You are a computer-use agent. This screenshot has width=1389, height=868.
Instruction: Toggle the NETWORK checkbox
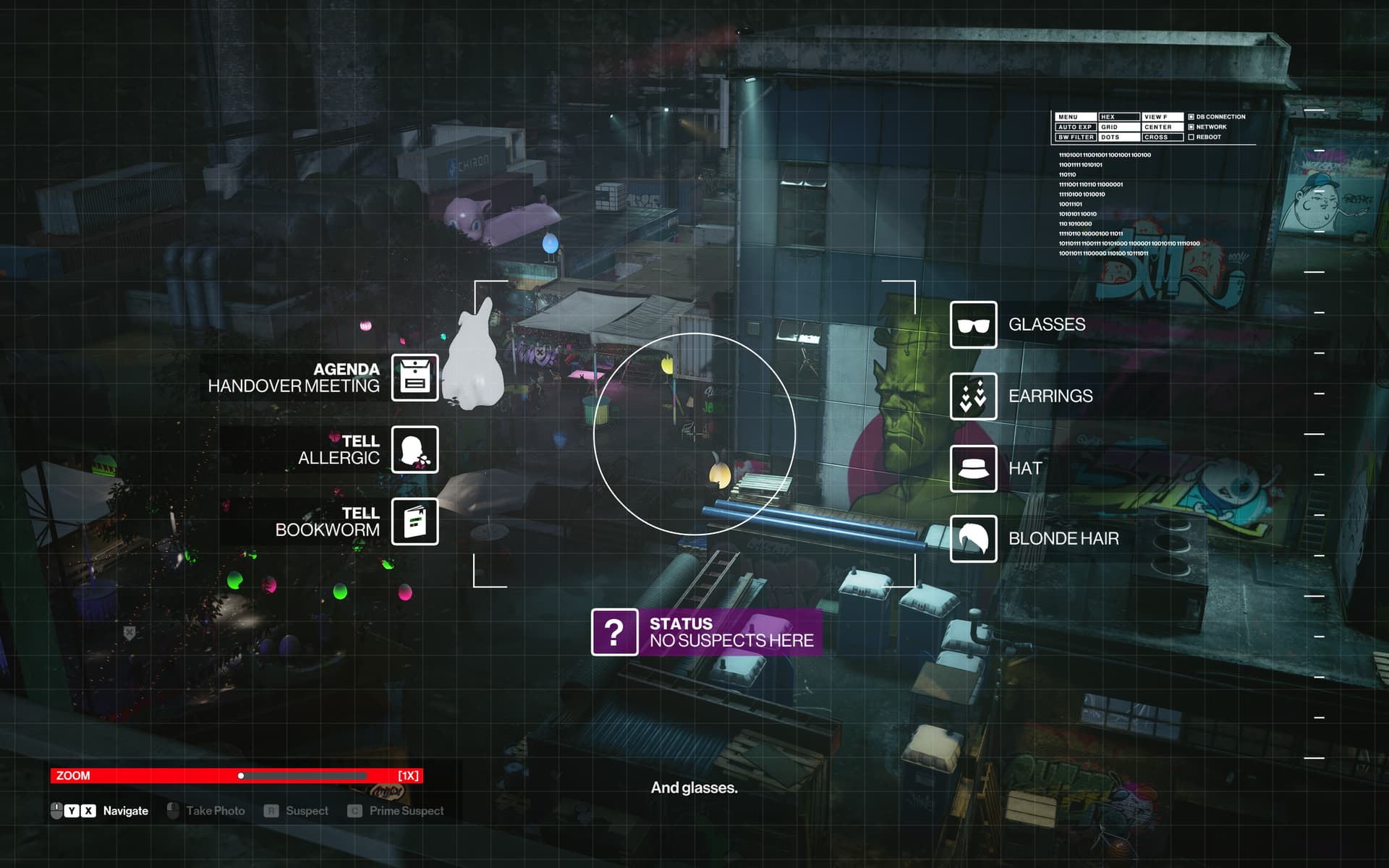[x=1191, y=127]
